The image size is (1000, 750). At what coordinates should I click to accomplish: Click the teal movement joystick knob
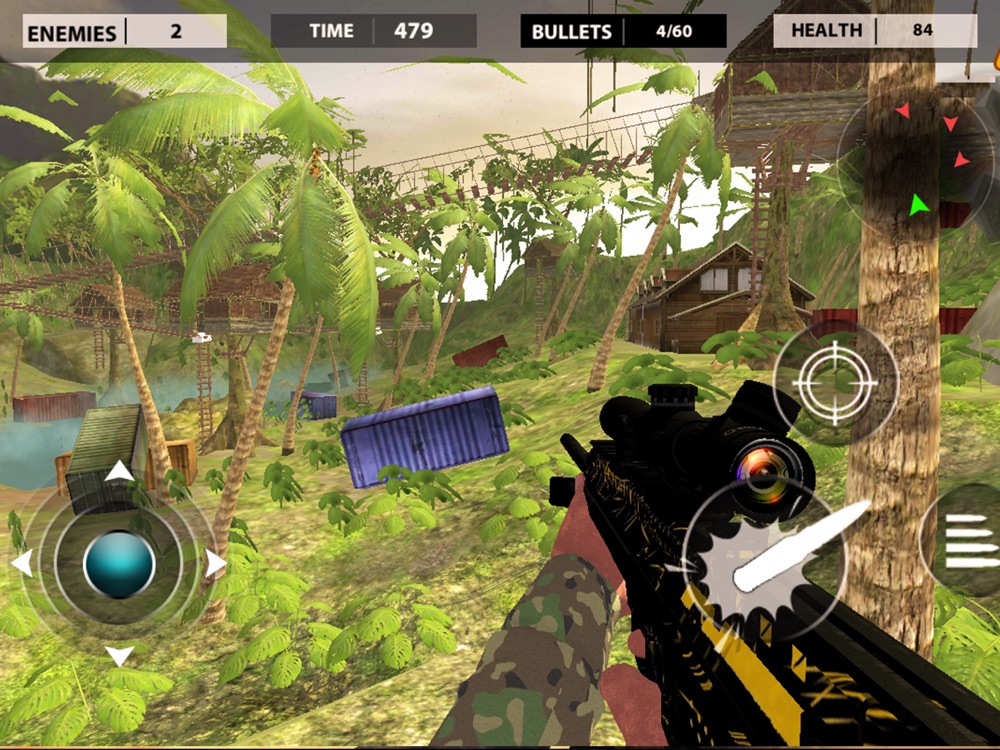click(x=119, y=564)
